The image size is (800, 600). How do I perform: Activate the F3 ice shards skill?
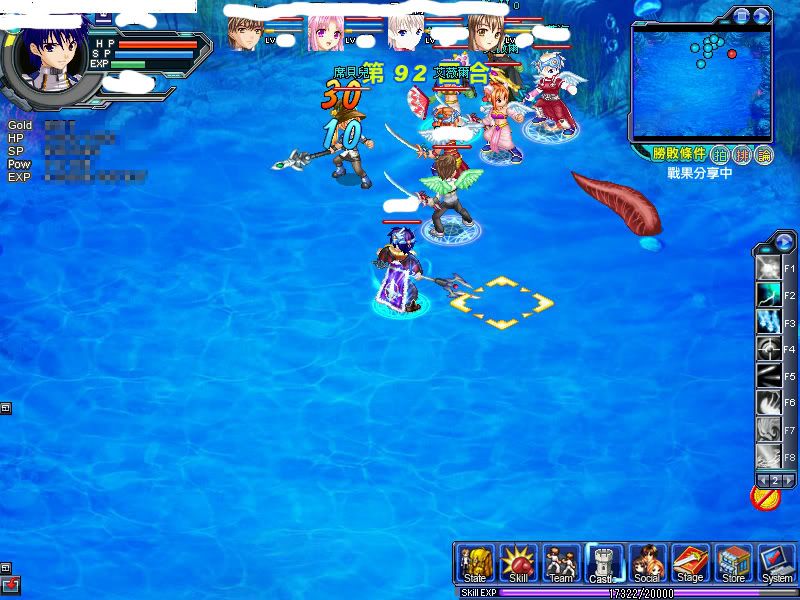769,323
